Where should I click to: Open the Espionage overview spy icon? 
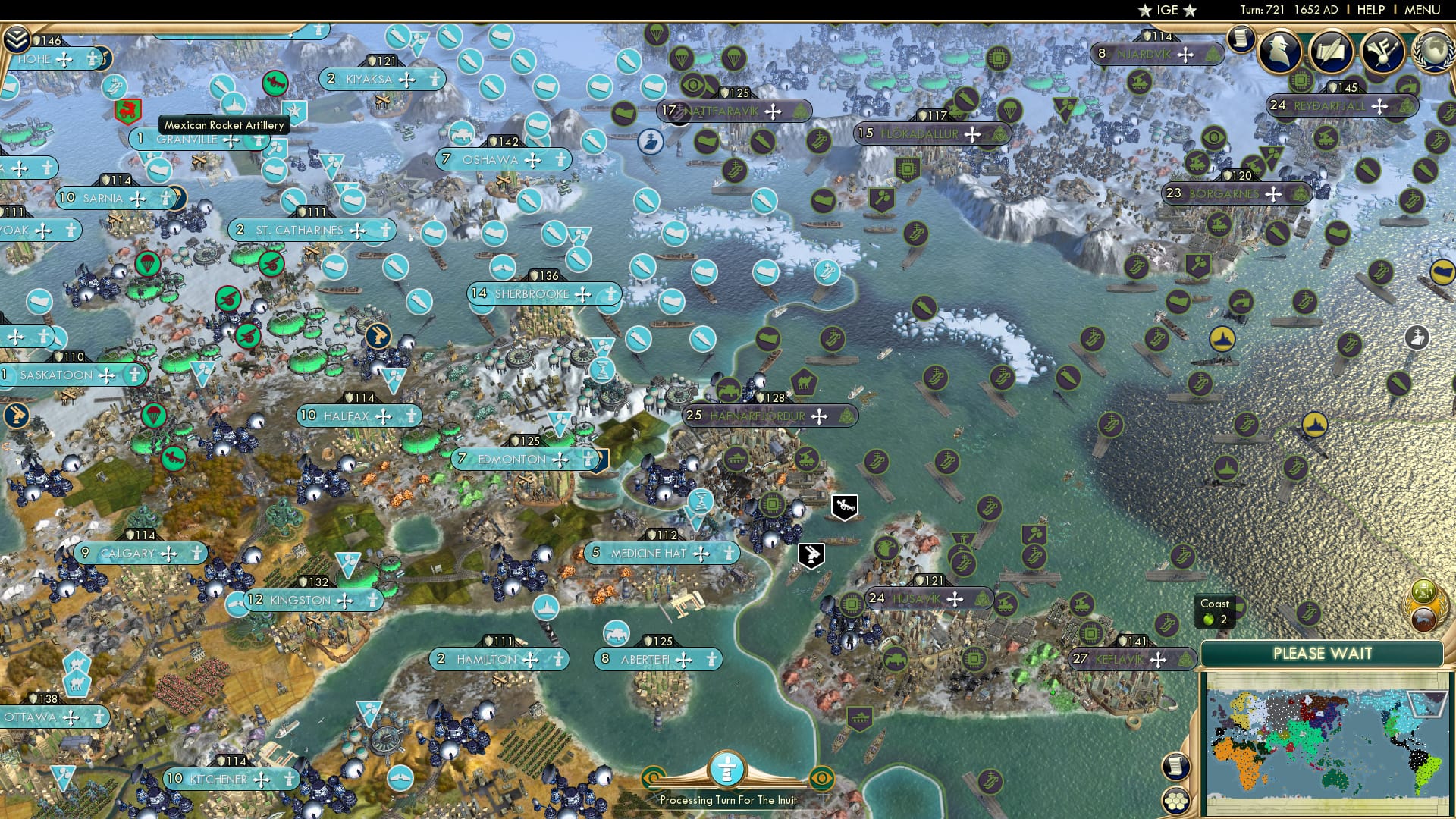[1282, 50]
